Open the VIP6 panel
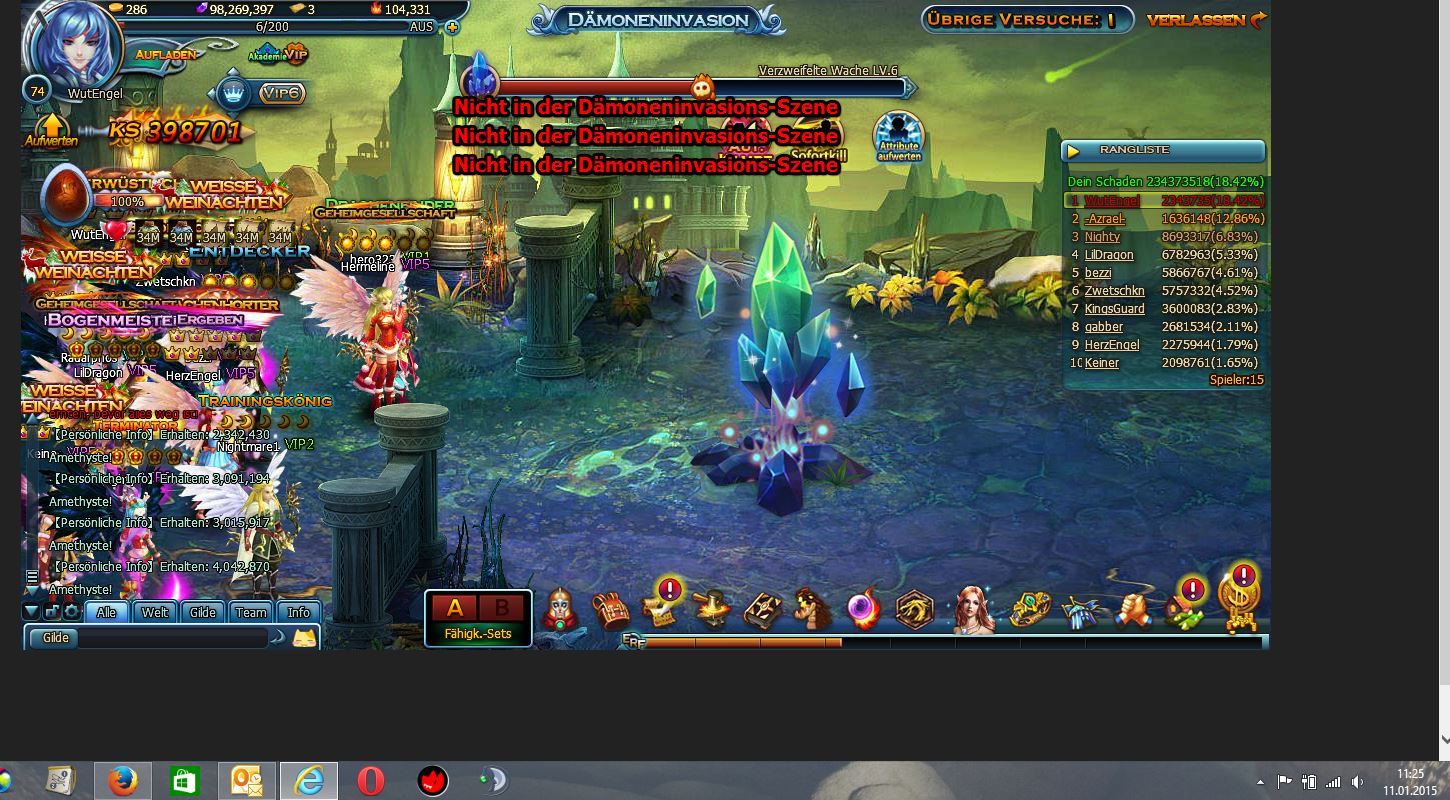The height and width of the screenshot is (800, 1450). tap(281, 93)
